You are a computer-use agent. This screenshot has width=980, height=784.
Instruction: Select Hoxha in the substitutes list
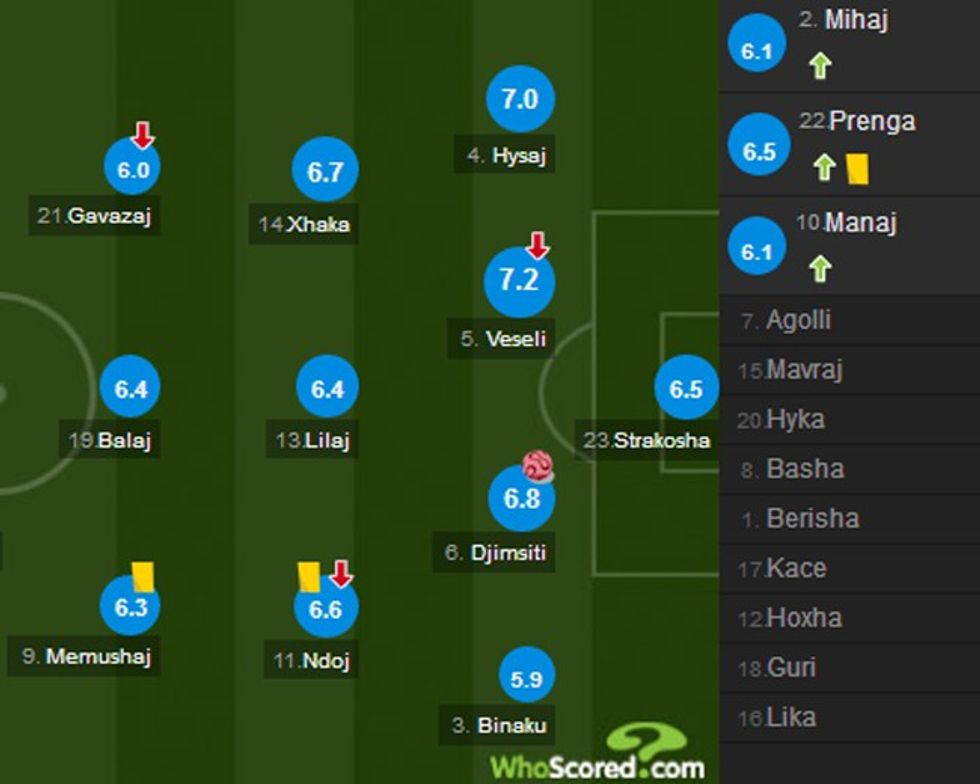point(804,618)
